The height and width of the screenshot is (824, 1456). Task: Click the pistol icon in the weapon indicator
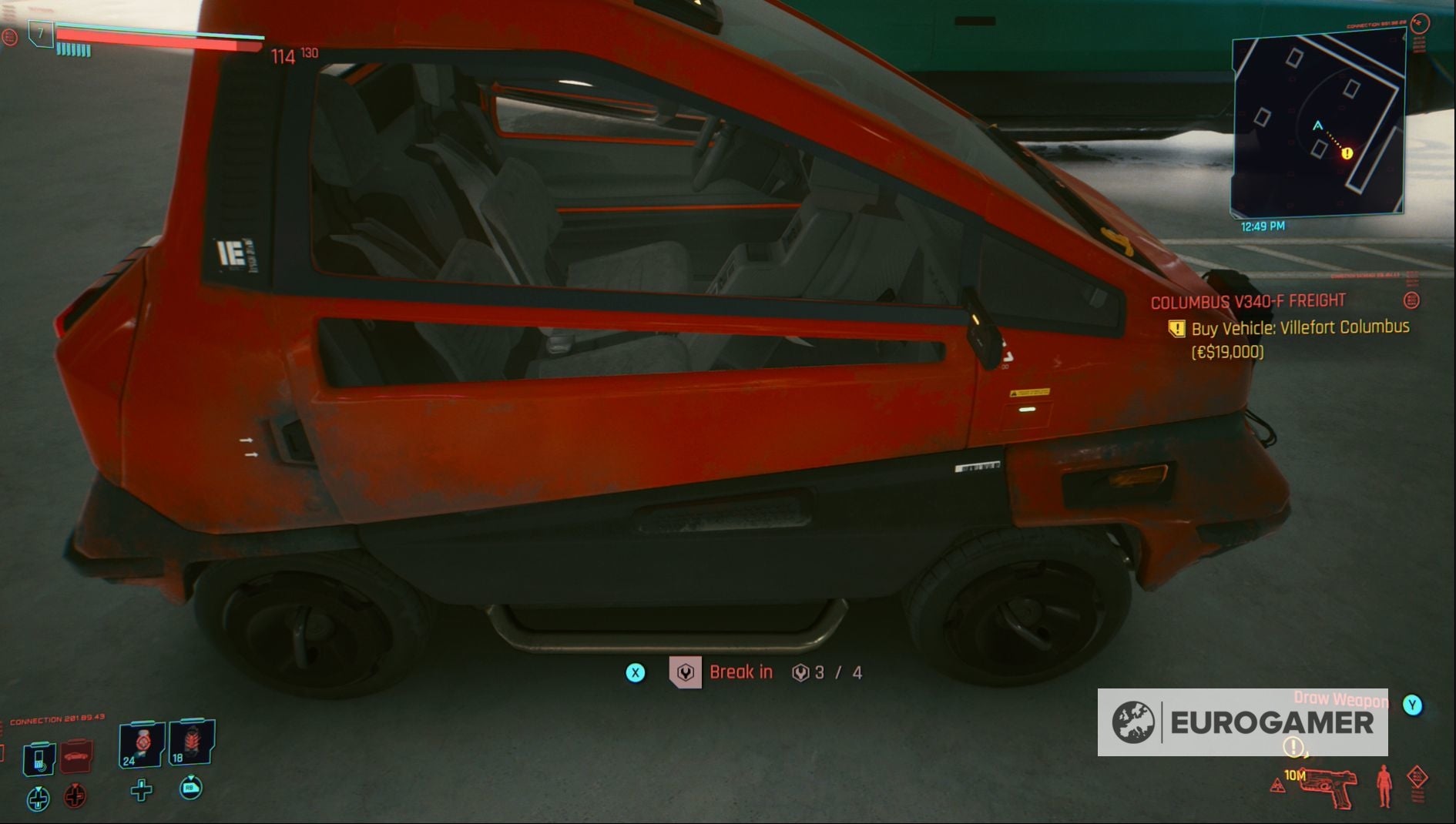[x=1327, y=789]
